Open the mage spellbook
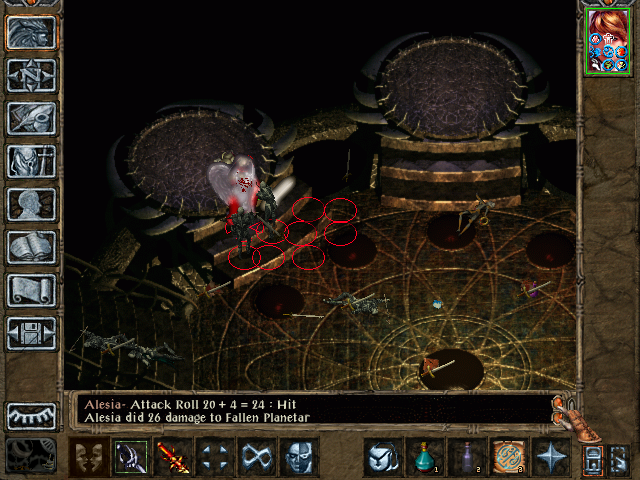 (x=32, y=247)
